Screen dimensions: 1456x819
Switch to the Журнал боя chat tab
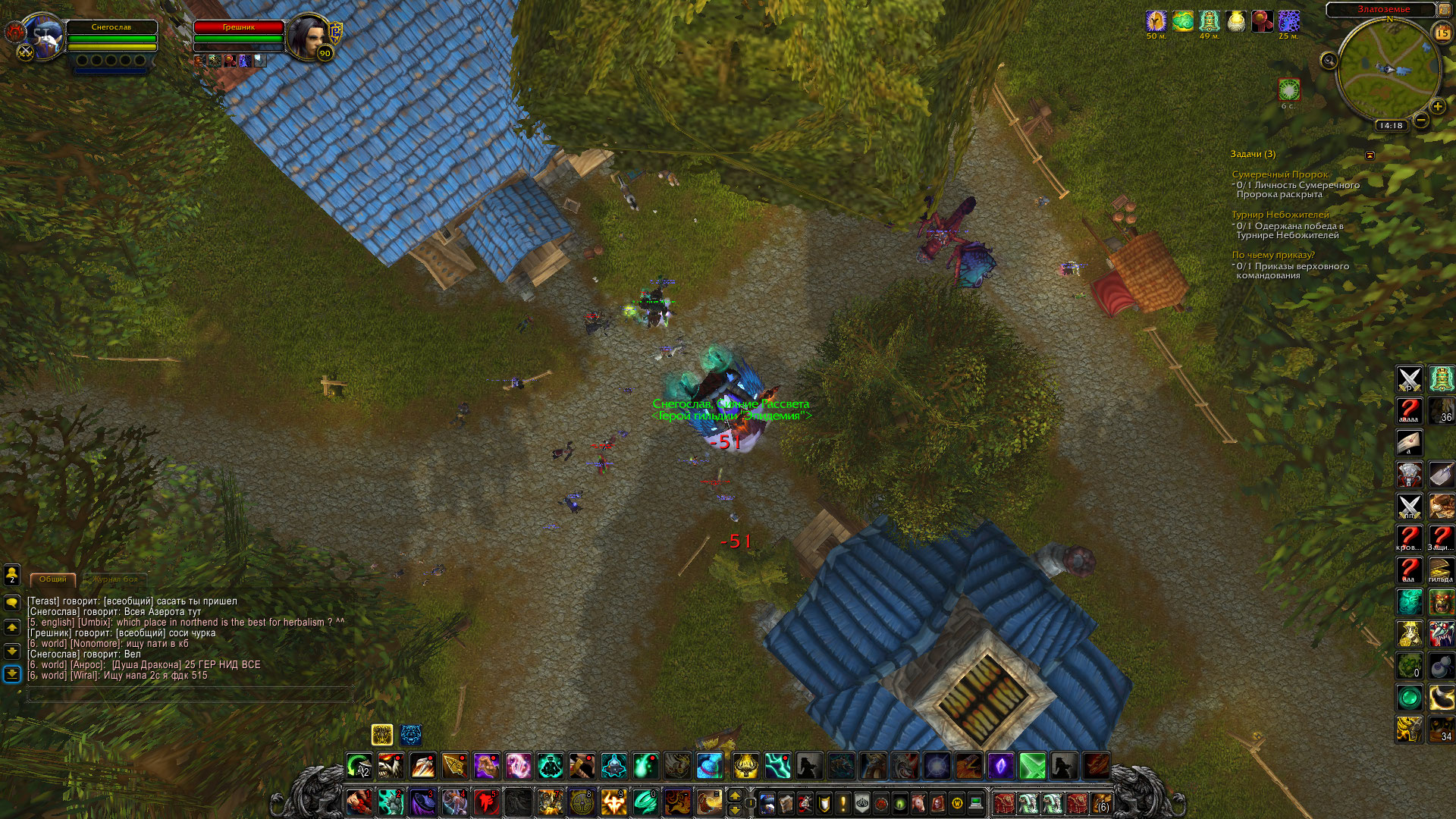tap(116, 579)
